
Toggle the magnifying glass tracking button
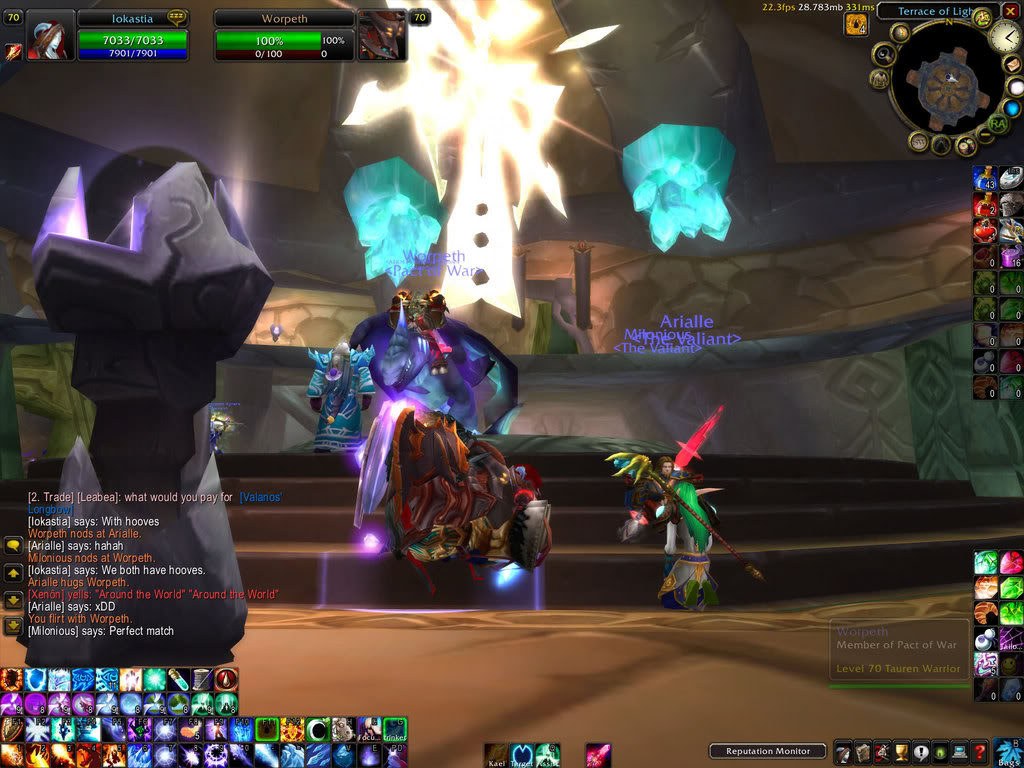[884, 53]
